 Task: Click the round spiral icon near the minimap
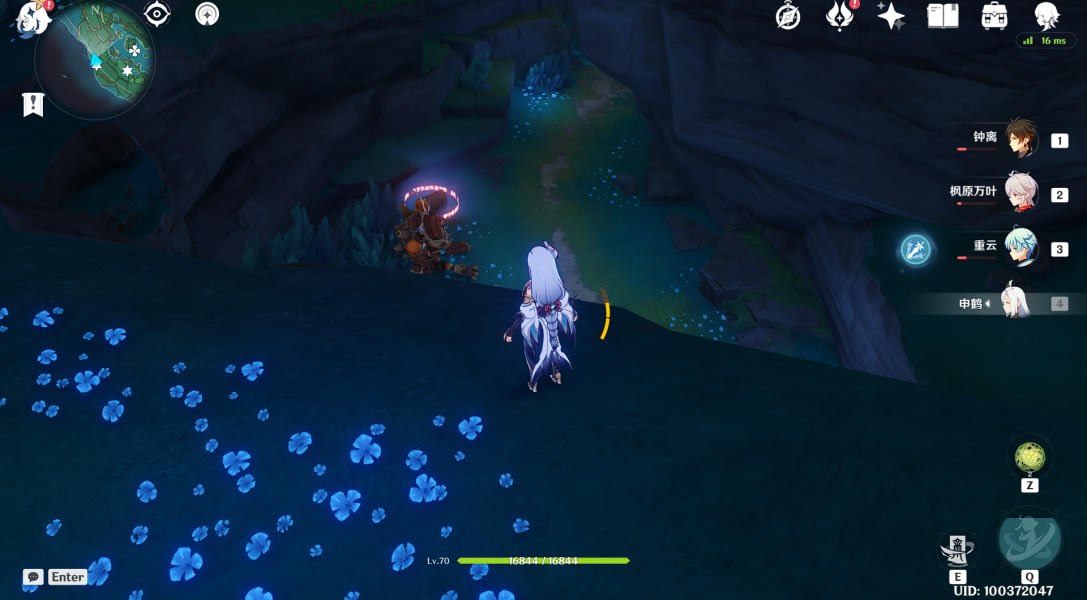pos(208,14)
